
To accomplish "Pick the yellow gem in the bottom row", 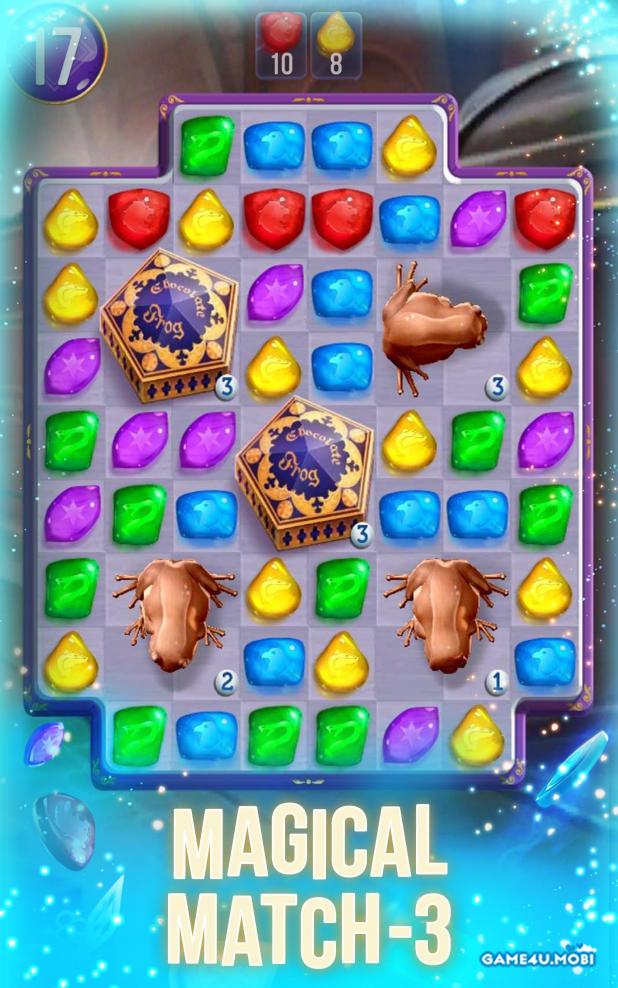I will click(x=477, y=735).
